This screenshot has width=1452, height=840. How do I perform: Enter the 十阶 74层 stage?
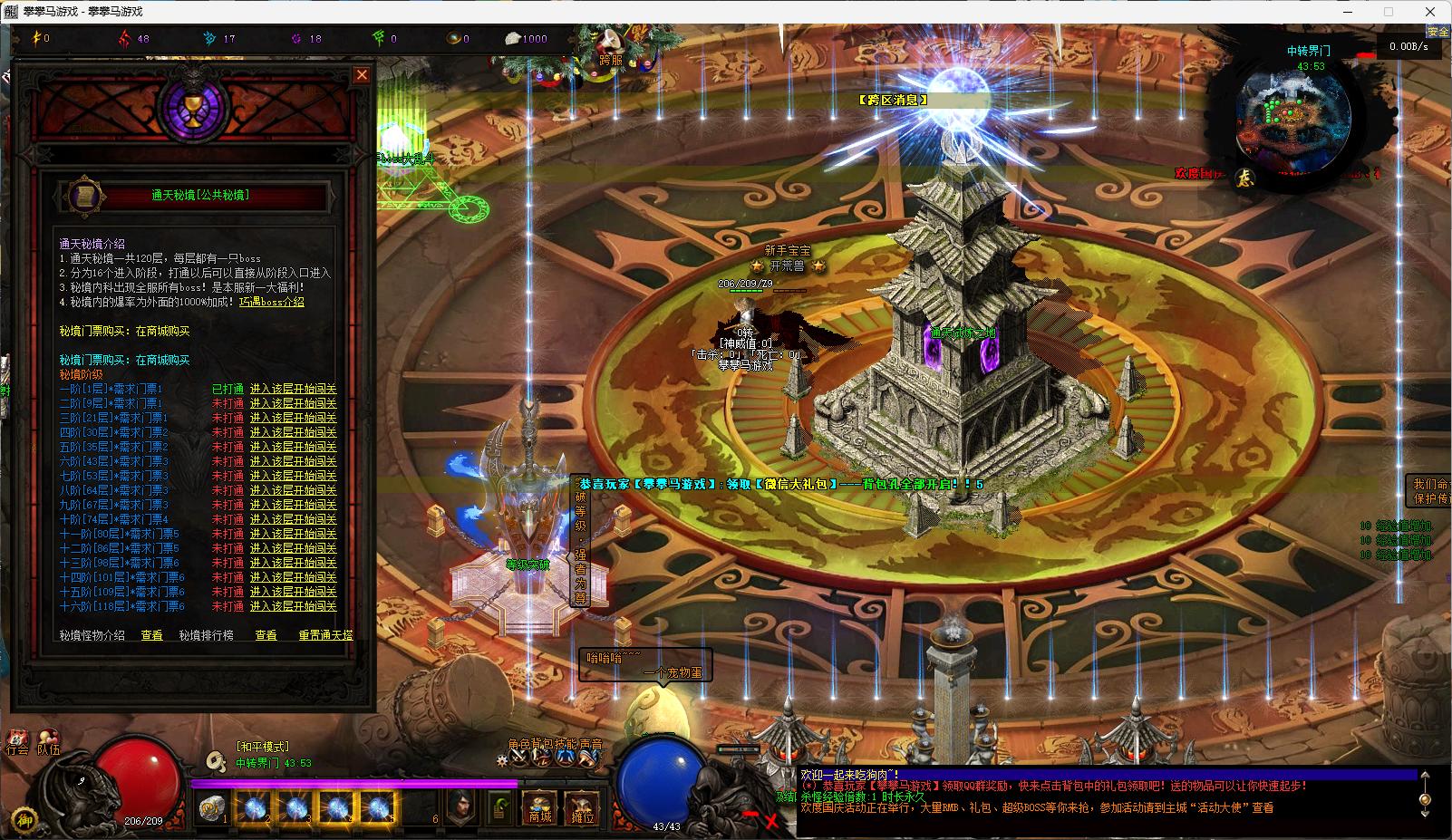click(293, 519)
